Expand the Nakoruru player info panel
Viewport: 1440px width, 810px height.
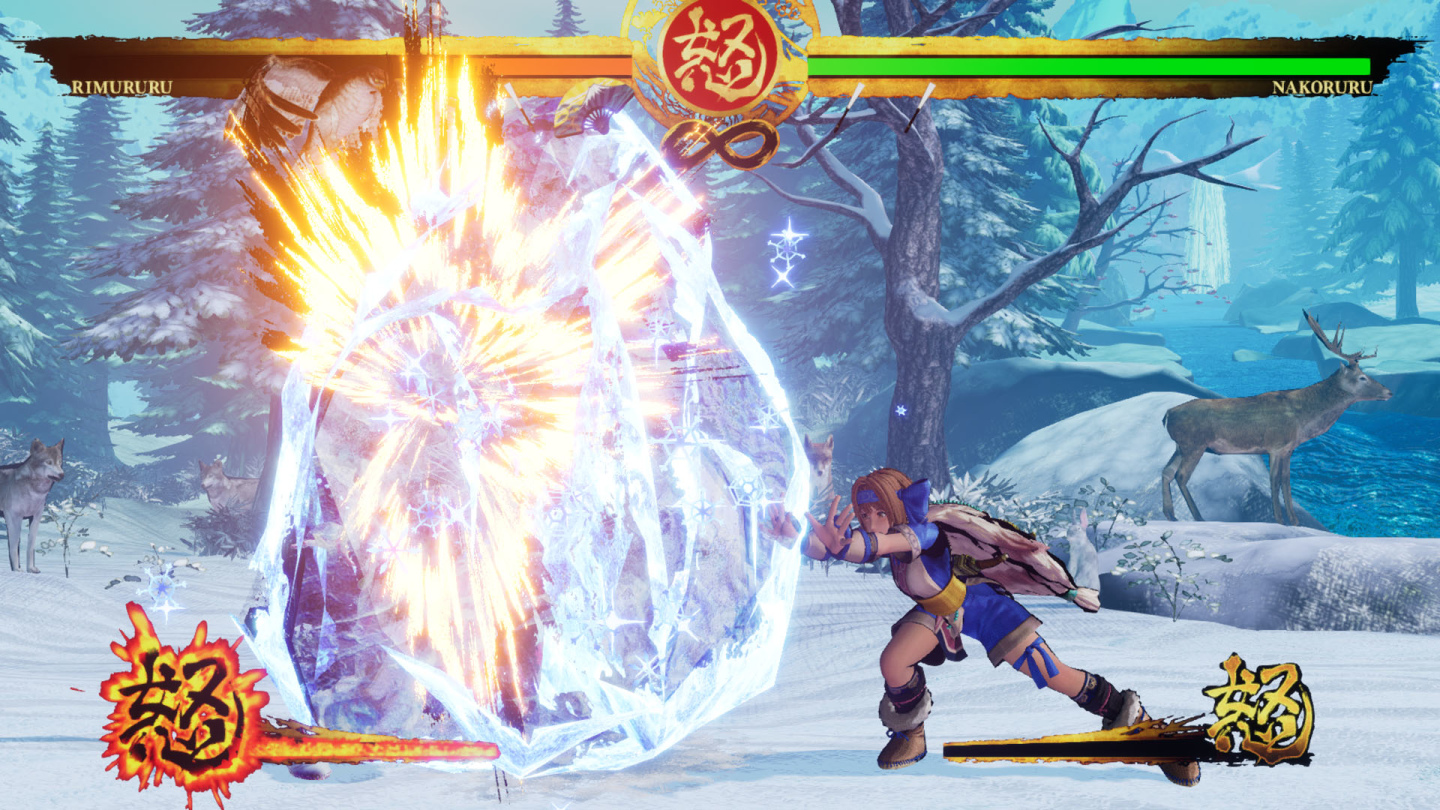pyautogui.click(x=1320, y=87)
